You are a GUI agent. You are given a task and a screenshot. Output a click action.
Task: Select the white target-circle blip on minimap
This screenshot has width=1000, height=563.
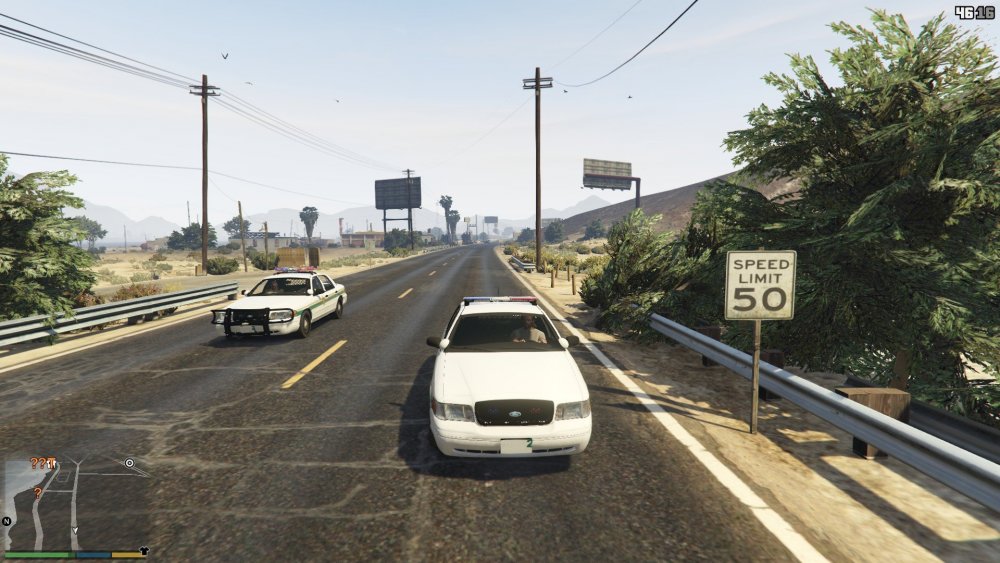tap(129, 463)
